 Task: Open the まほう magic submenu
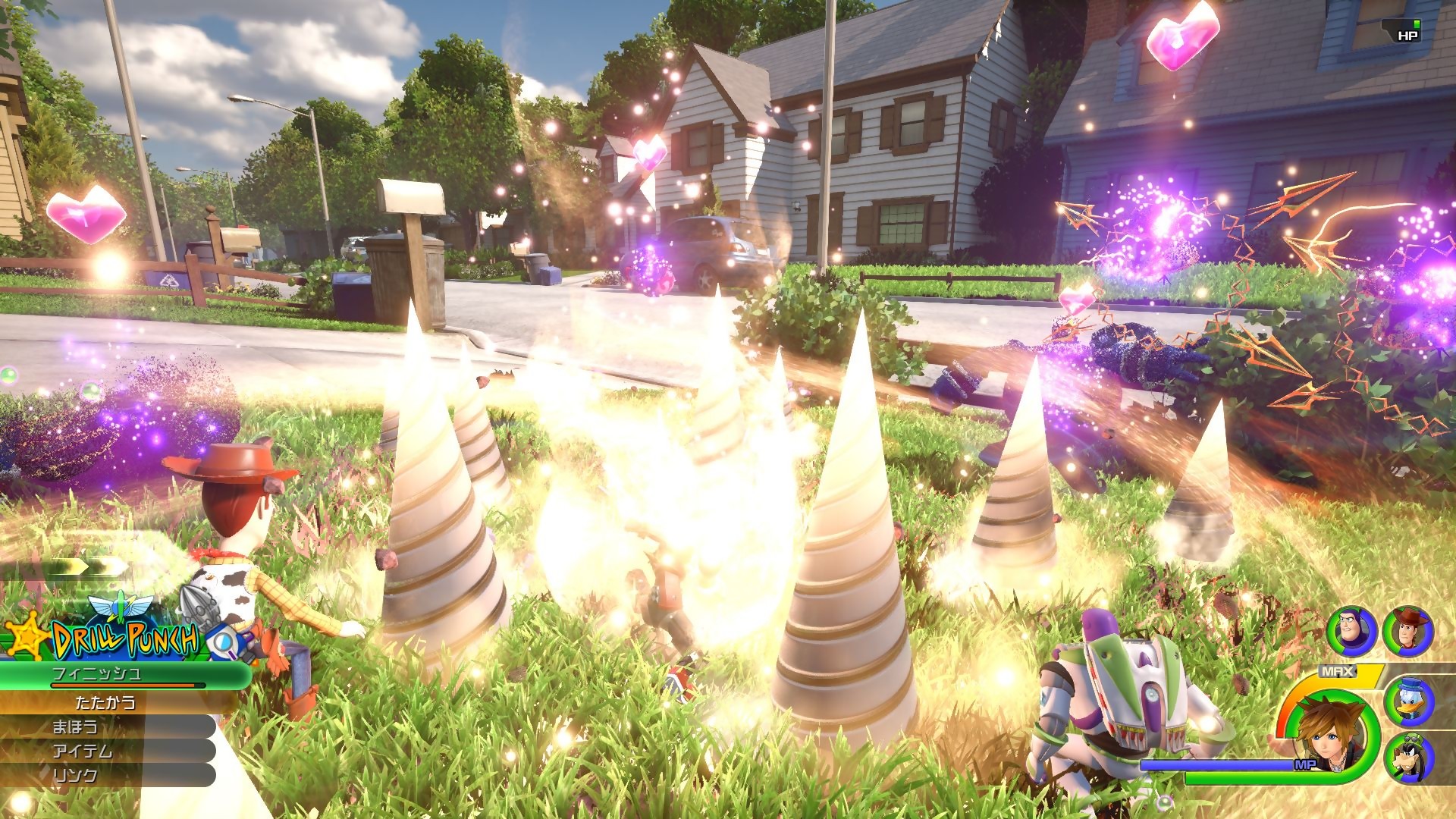click(x=74, y=726)
